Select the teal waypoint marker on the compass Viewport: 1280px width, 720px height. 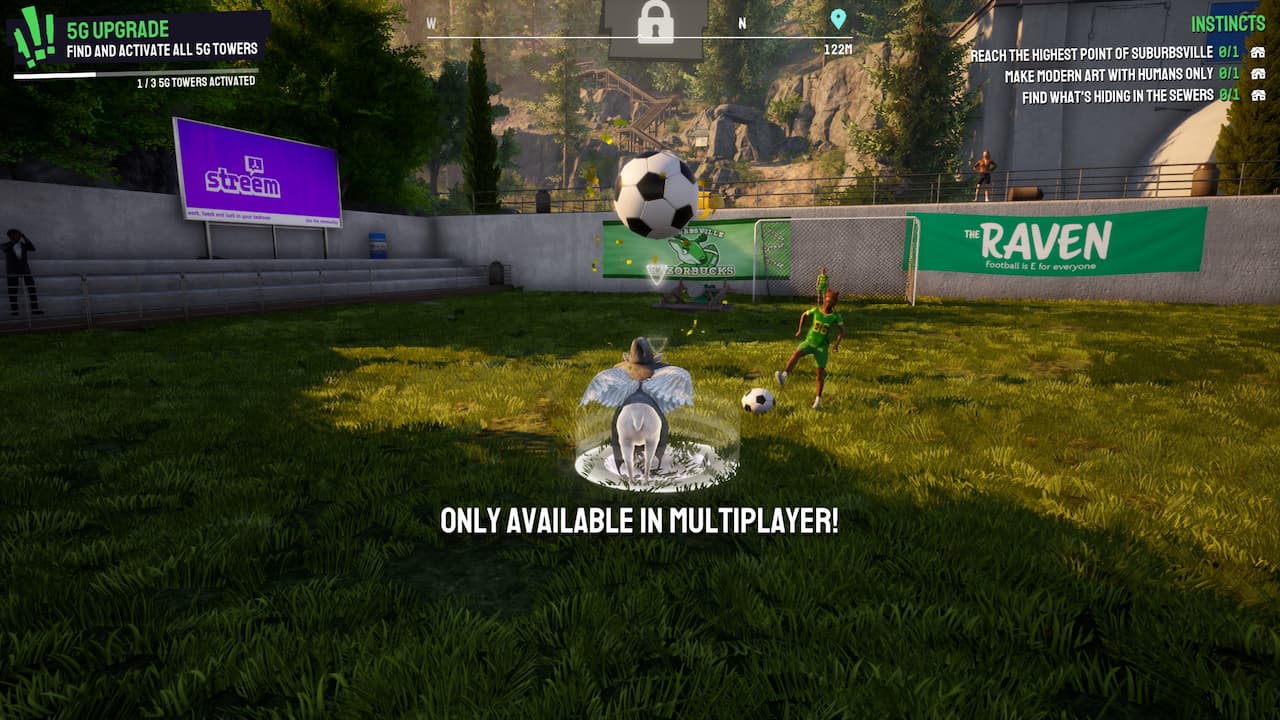tap(838, 19)
